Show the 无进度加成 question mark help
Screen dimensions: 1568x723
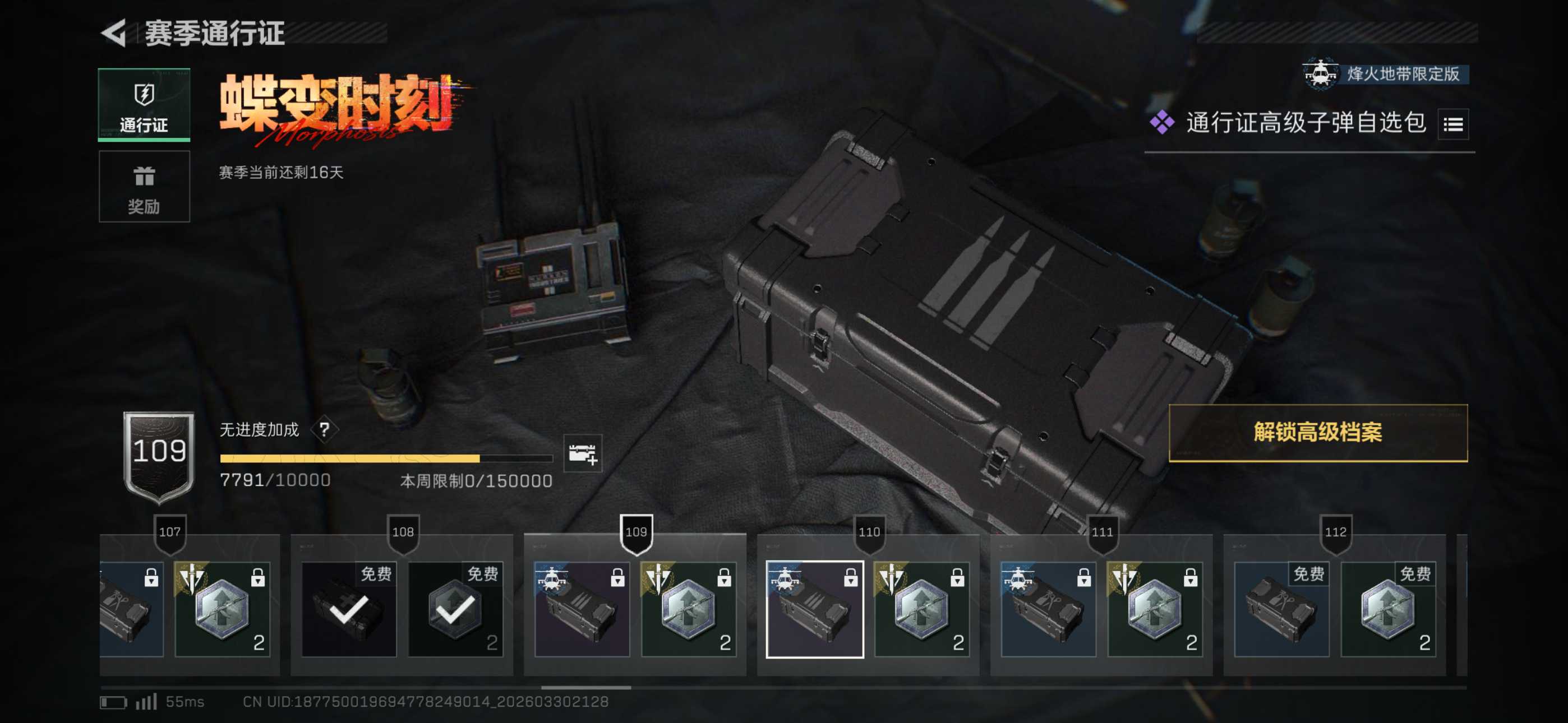click(325, 430)
